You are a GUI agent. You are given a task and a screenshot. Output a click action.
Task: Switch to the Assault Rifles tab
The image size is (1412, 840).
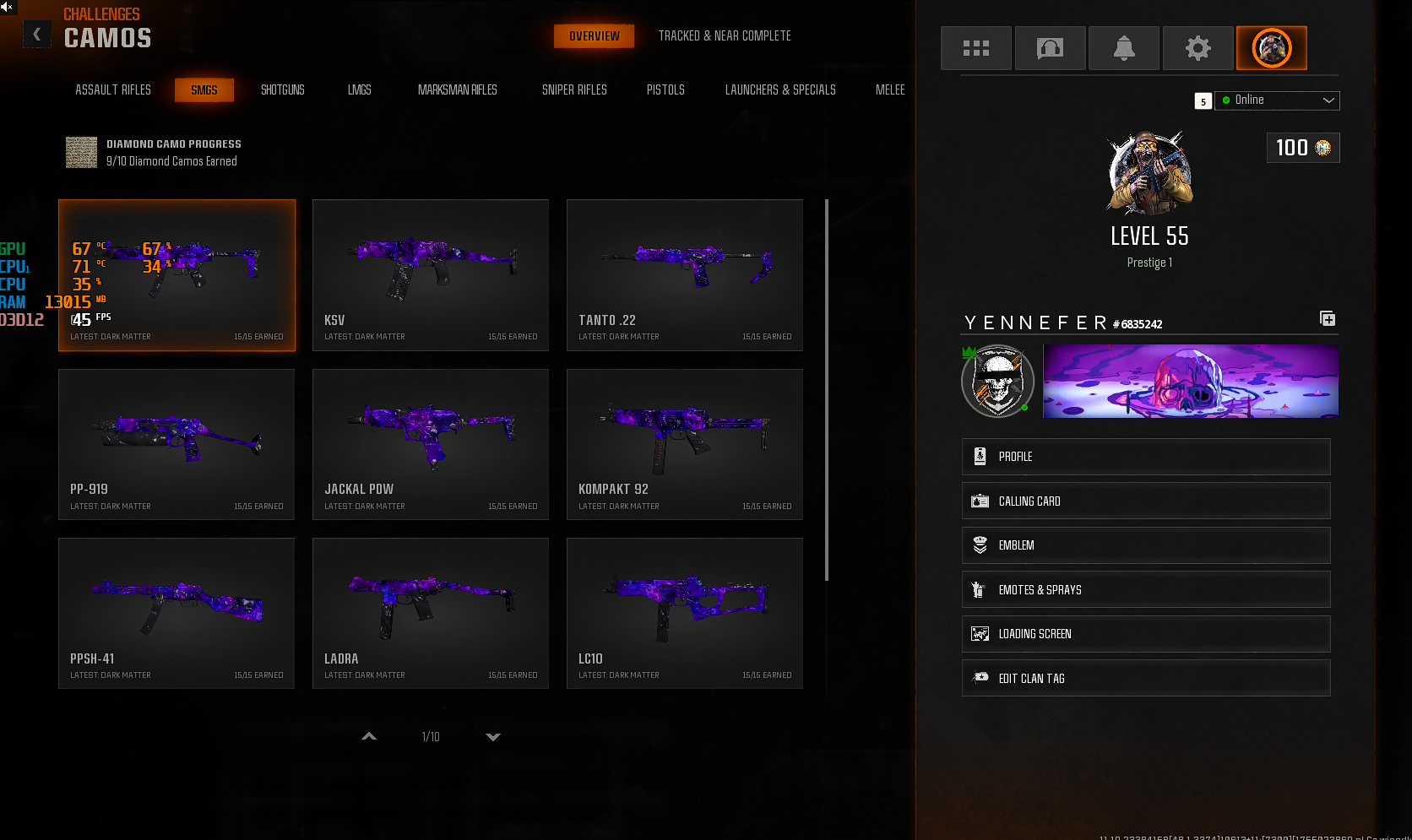point(113,89)
